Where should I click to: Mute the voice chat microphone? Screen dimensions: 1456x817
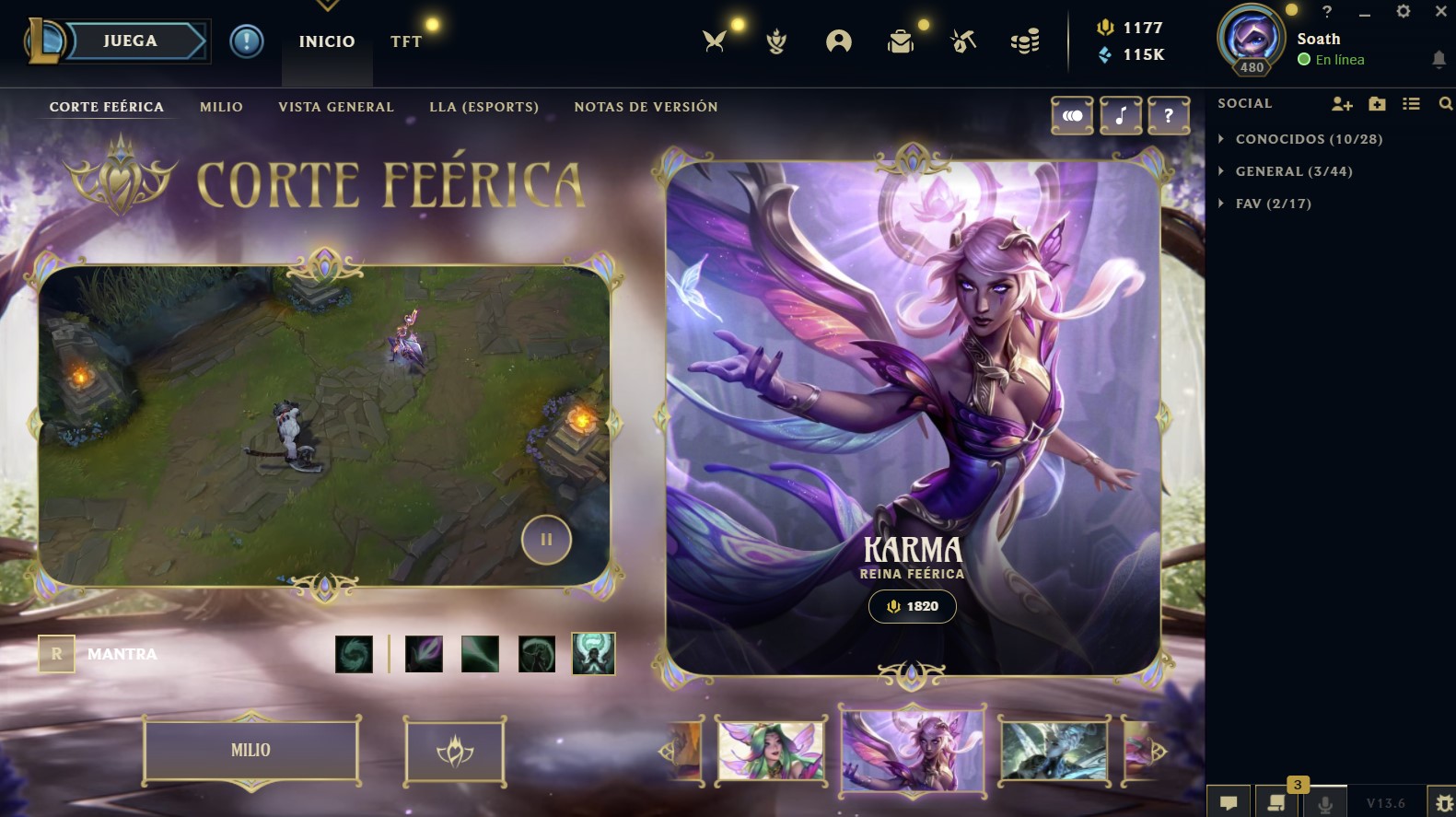pos(1326,800)
